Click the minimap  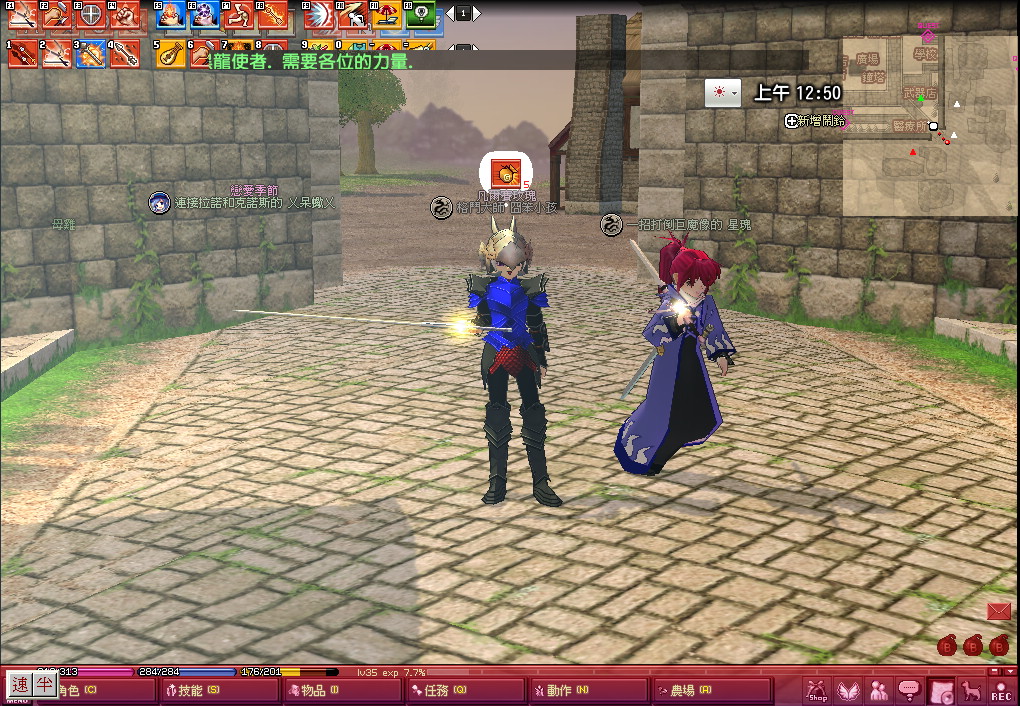[929, 125]
